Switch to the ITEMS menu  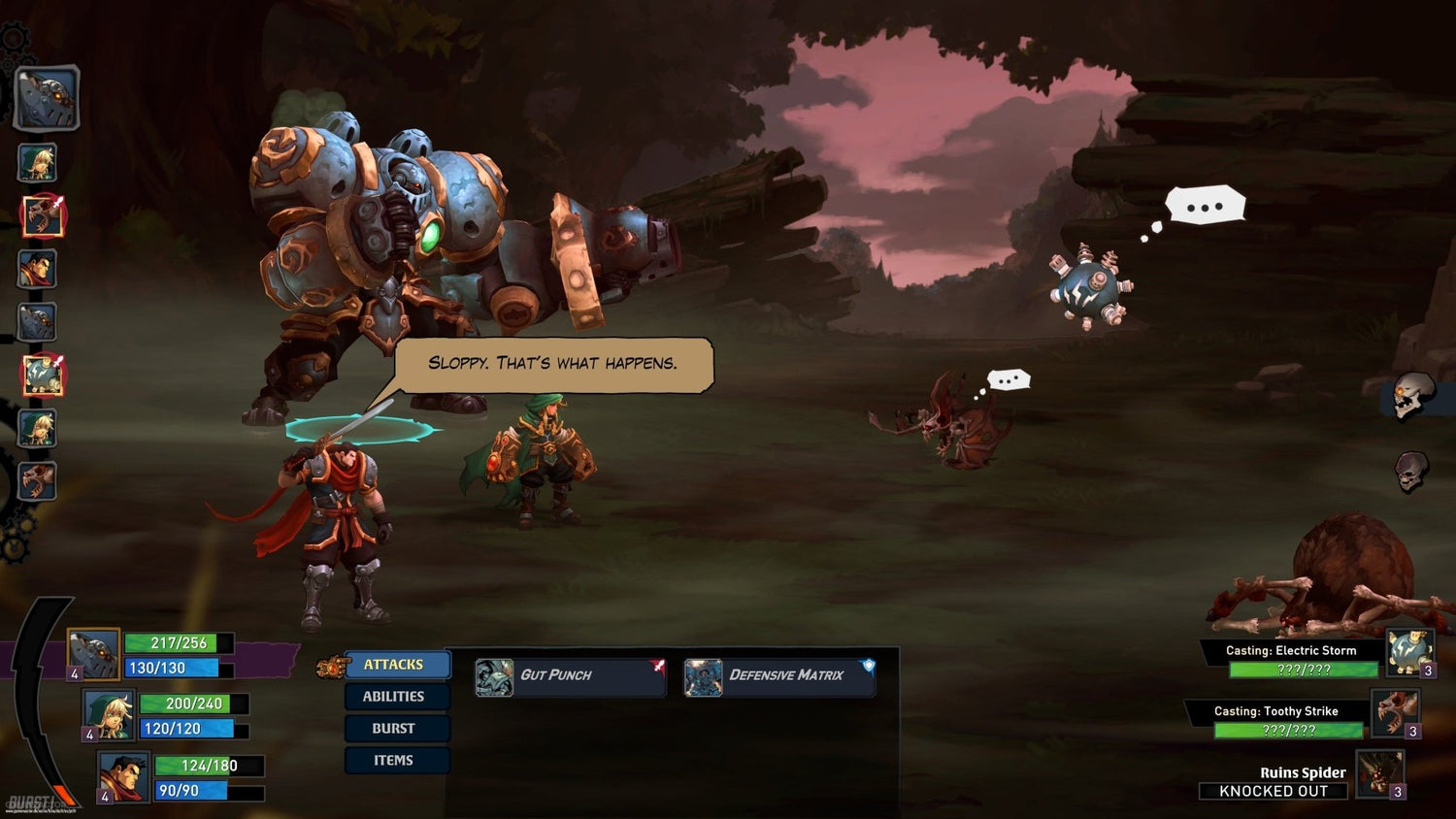[x=396, y=761]
